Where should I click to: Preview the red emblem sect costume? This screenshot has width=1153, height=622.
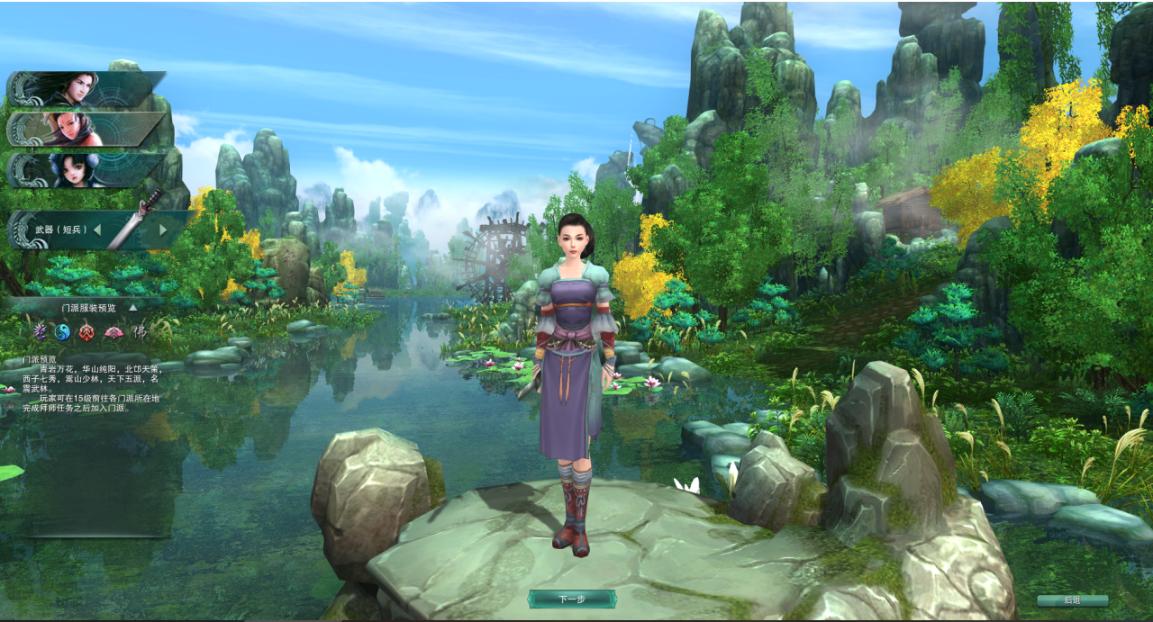point(87,331)
